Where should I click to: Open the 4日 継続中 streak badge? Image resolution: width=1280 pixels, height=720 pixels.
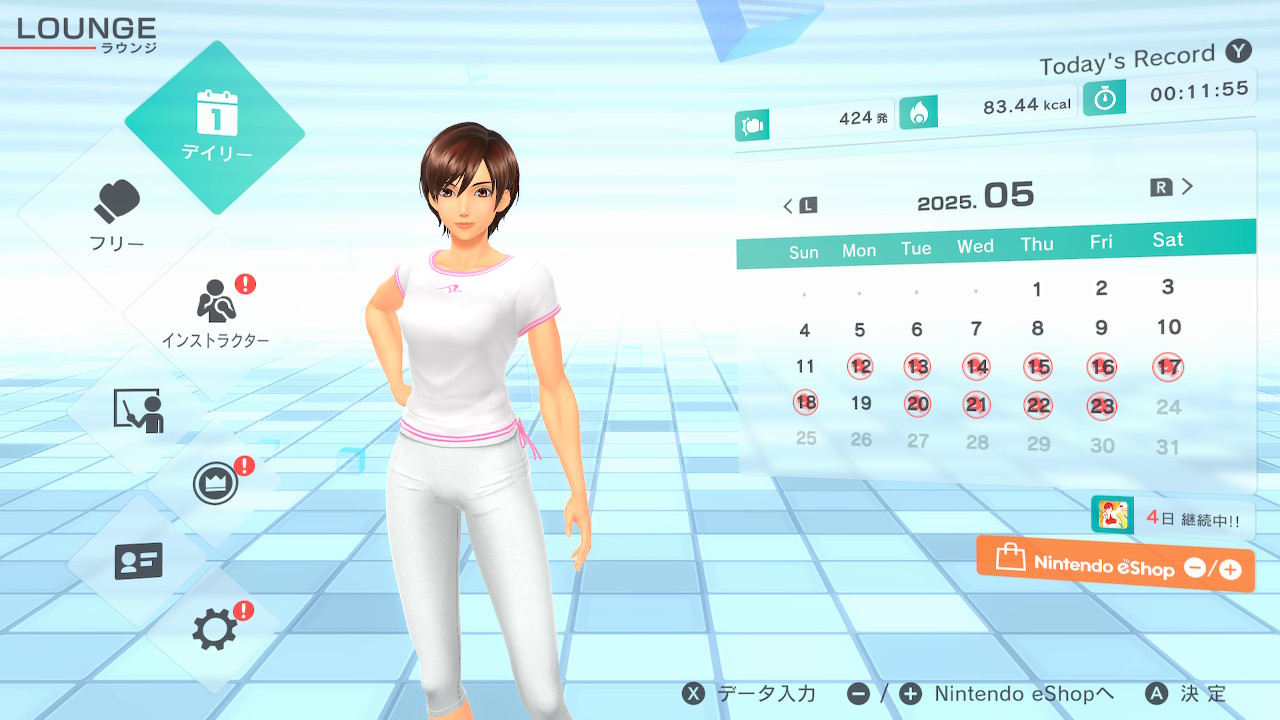tap(1172, 518)
